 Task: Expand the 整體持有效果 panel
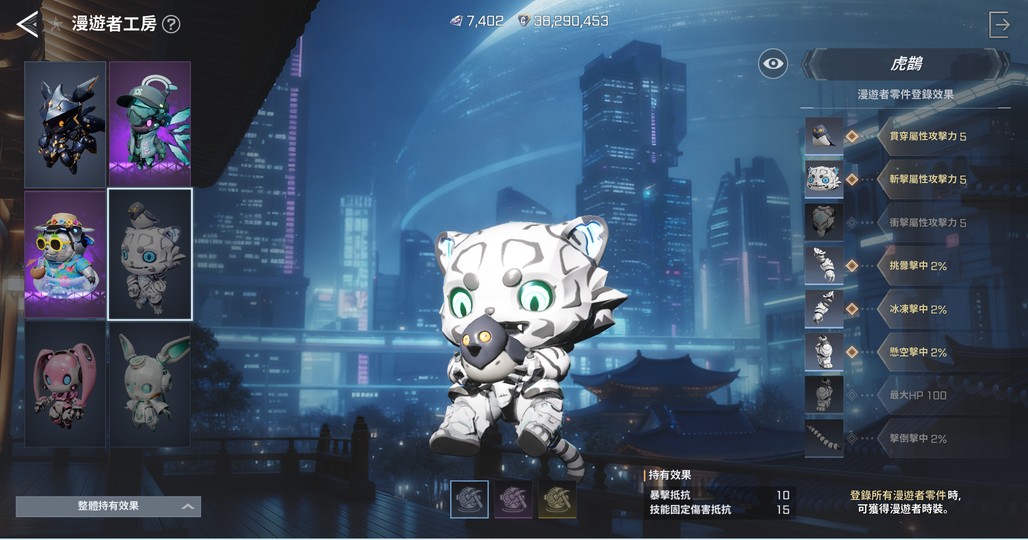[108, 507]
